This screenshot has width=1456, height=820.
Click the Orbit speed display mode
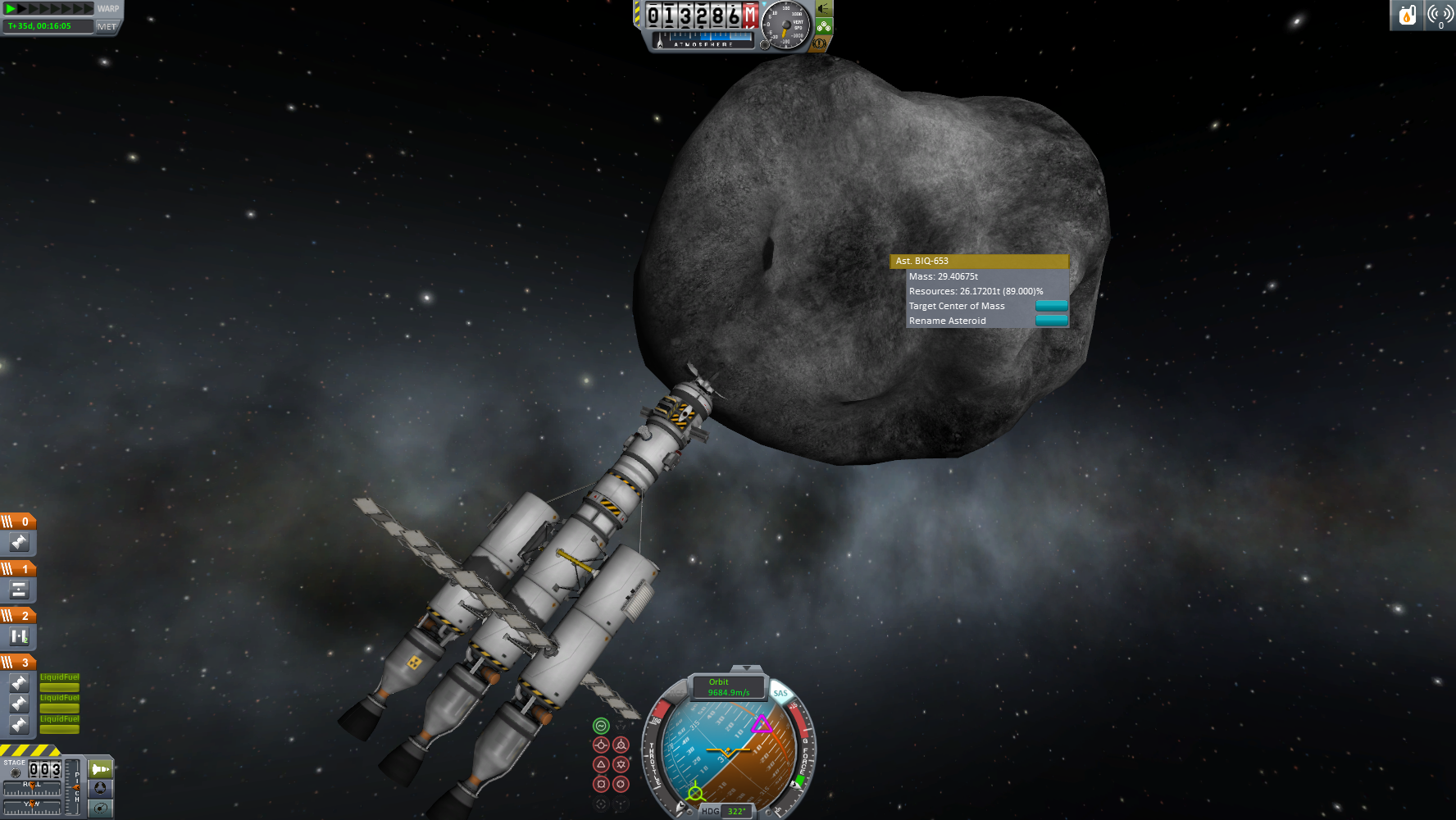[x=728, y=687]
